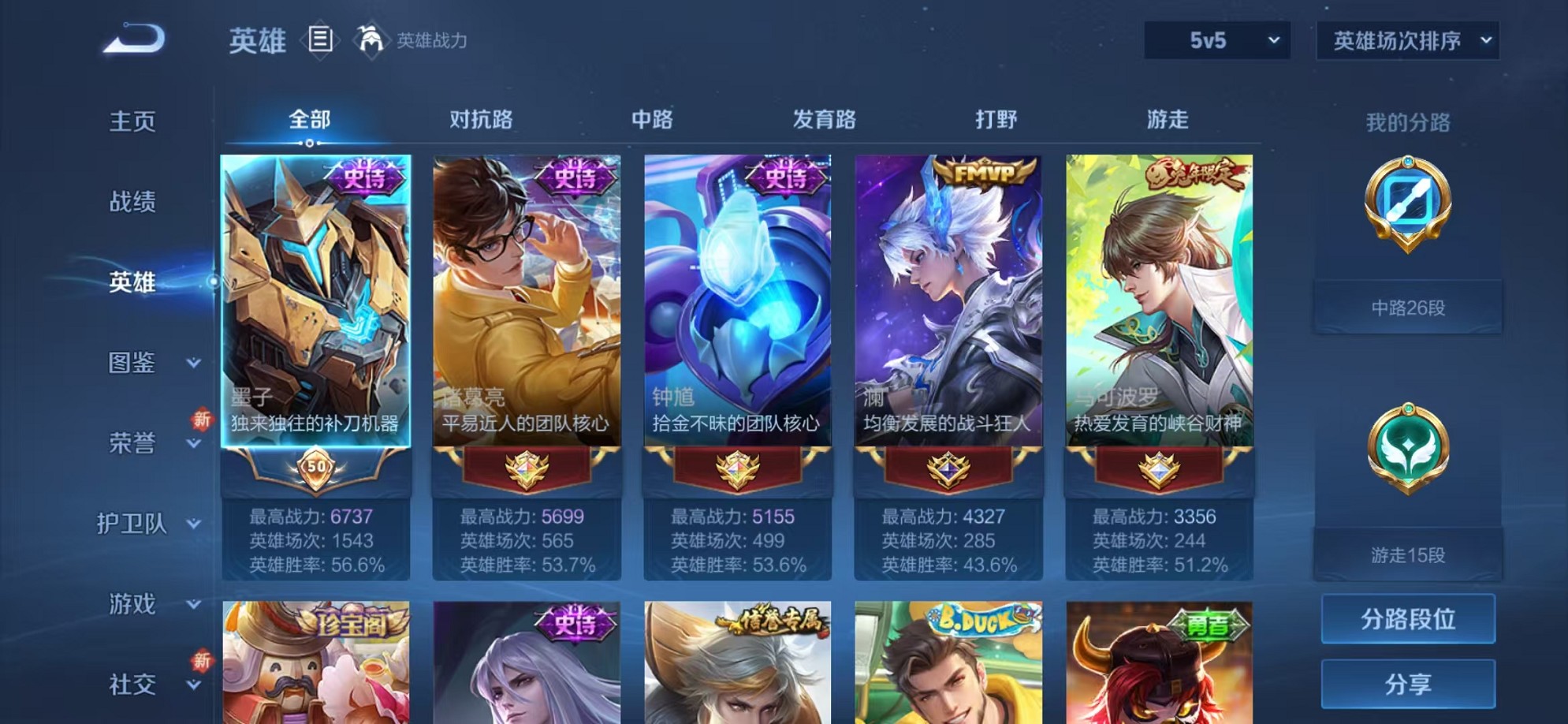
Task: Open the 诸葛亮 hero card
Action: (x=527, y=315)
